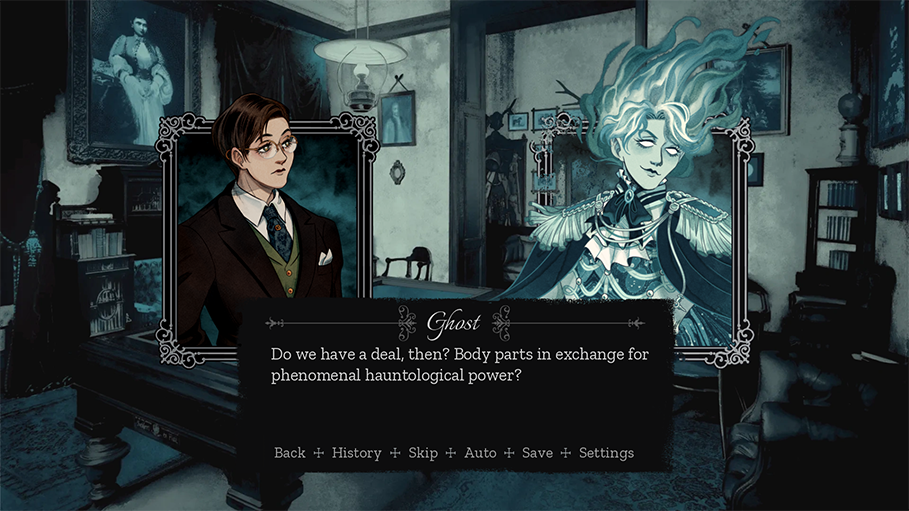Open the Save menu

(537, 453)
